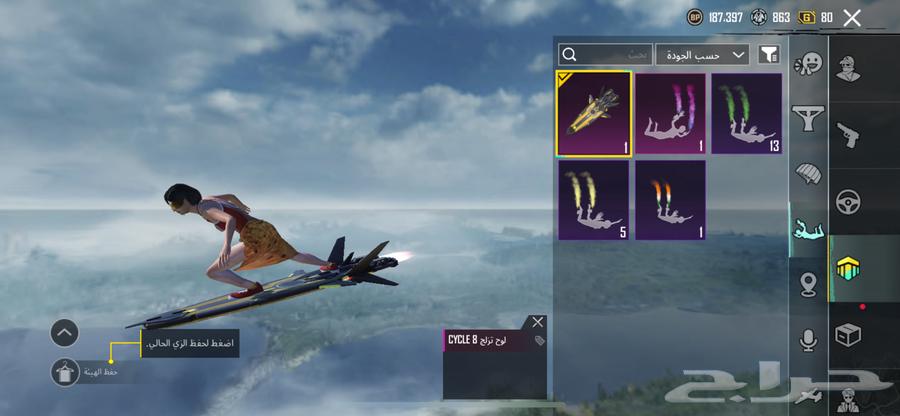
Task: Select the green smoke trail with 13 count
Action: pyautogui.click(x=746, y=113)
